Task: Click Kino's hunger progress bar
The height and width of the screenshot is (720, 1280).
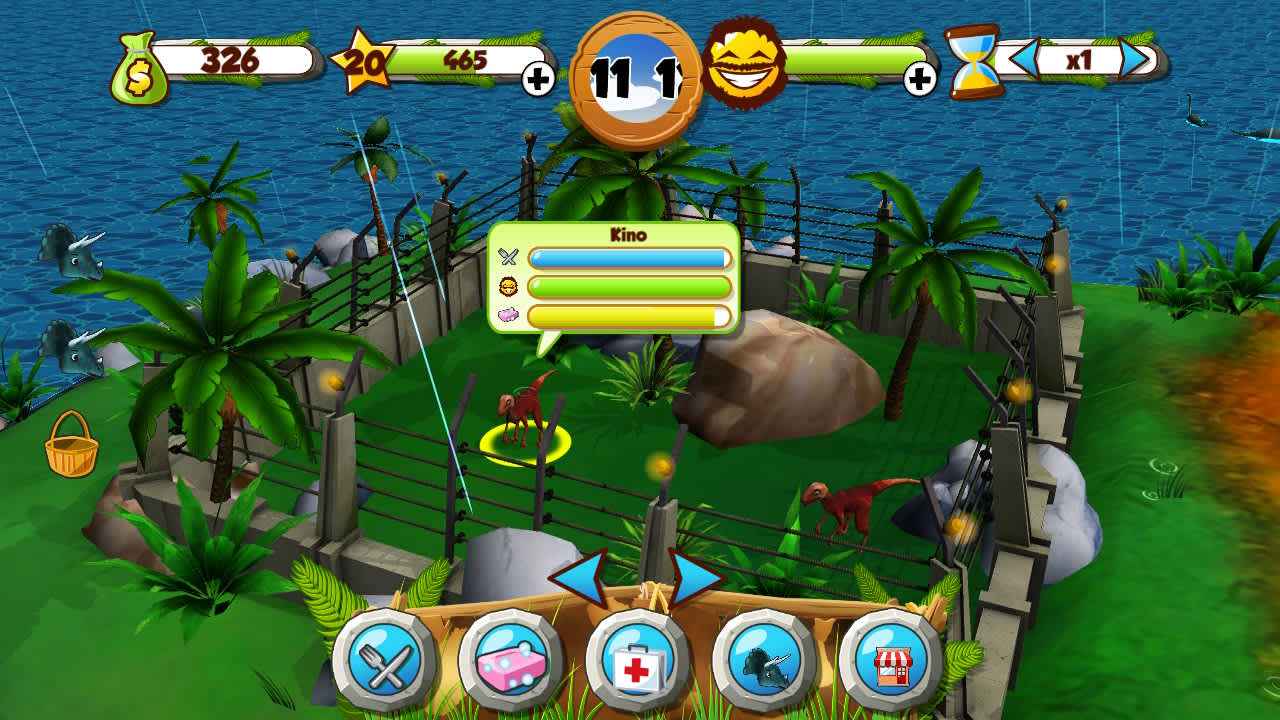Action: tap(632, 258)
